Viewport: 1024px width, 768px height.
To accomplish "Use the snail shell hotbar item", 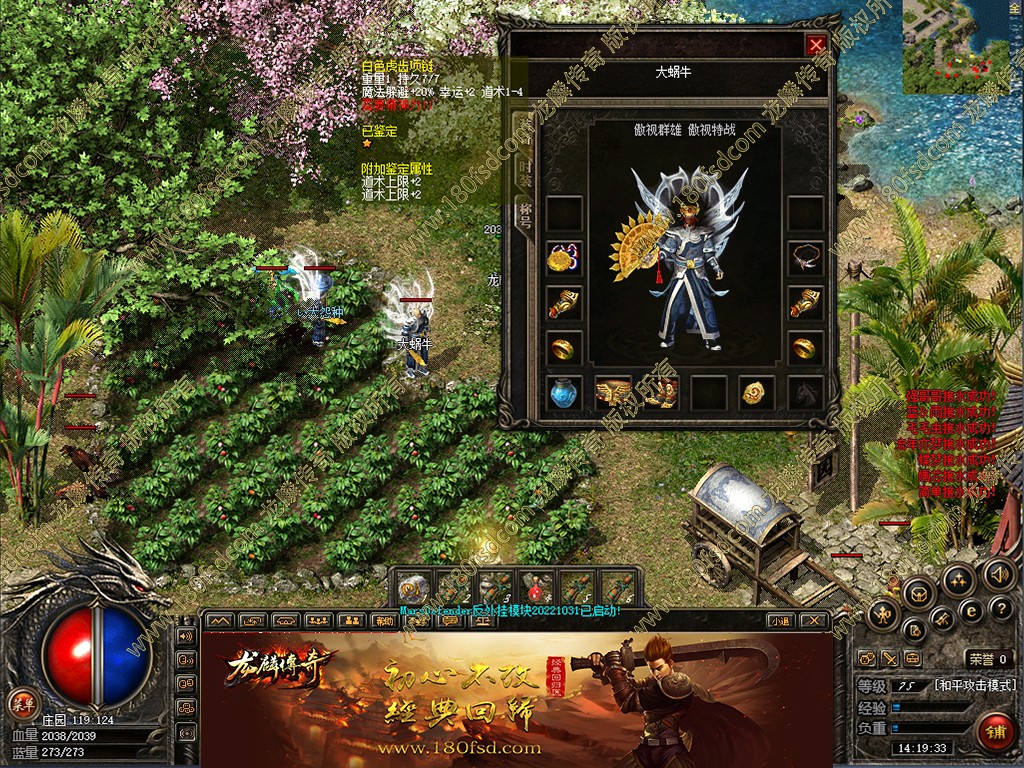I will [x=413, y=588].
